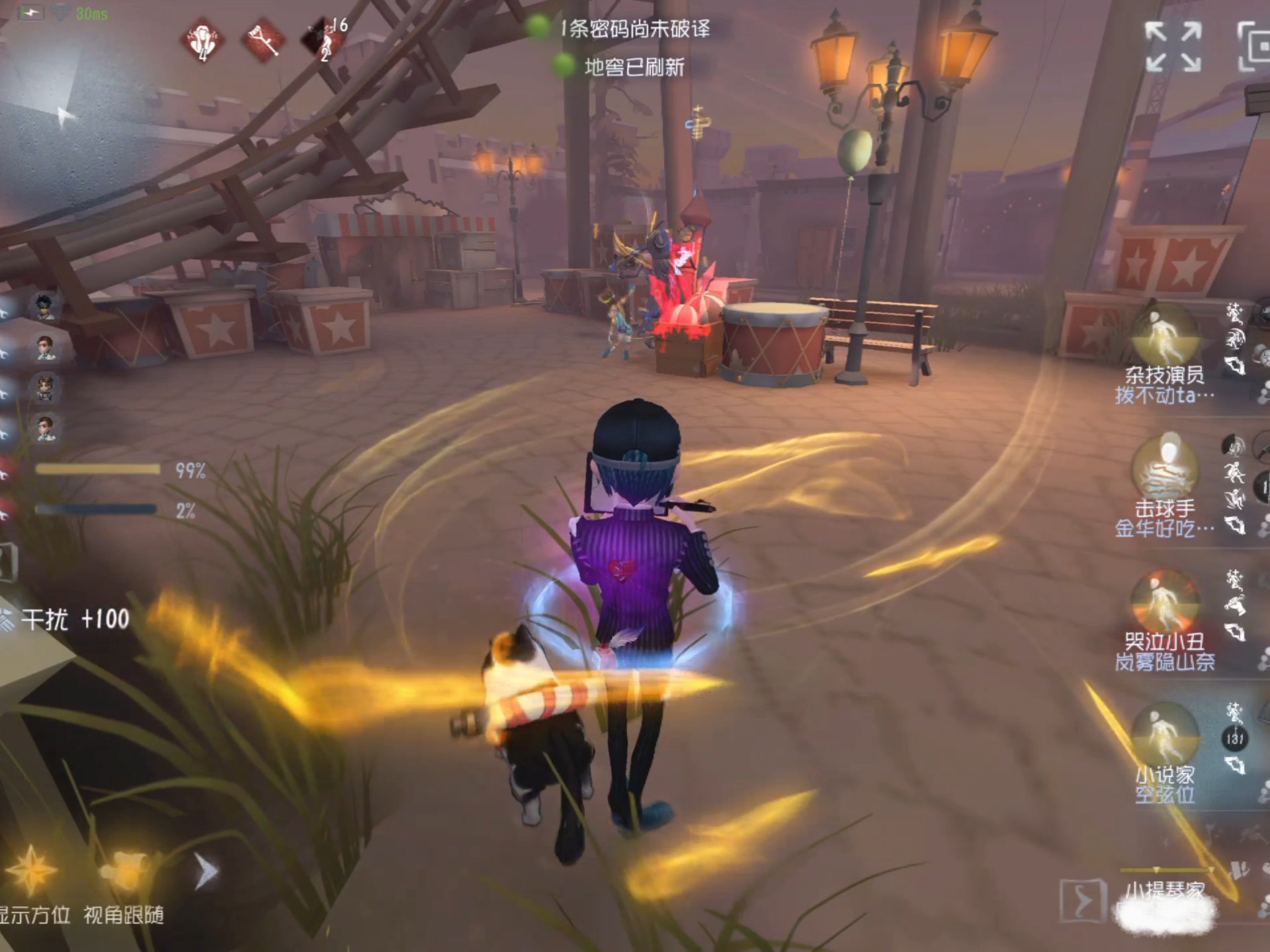Select the 小提琴家 hunter entry
Screen dimensions: 1270x952
(1165, 892)
